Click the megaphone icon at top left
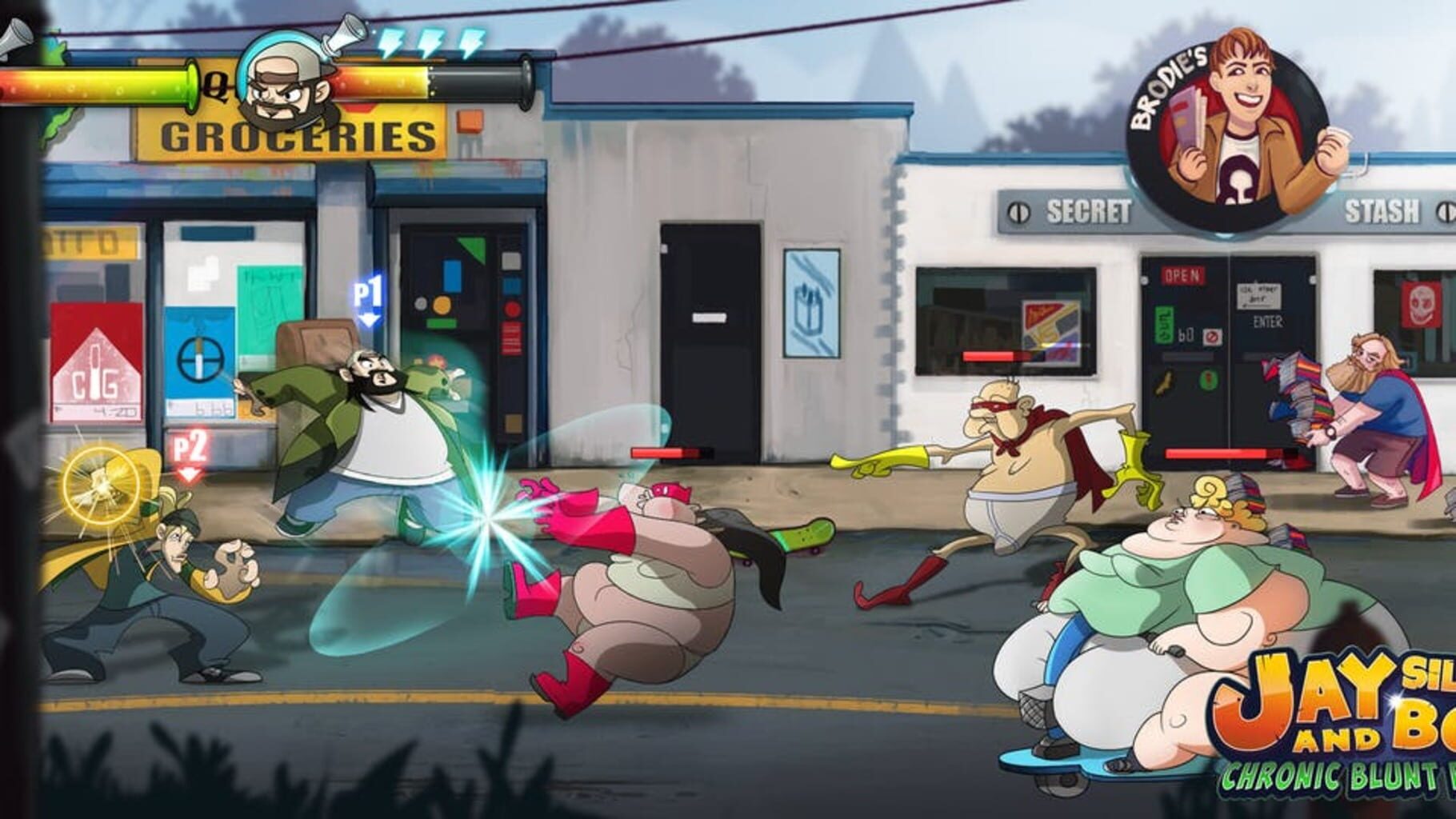Screen dimensions: 1456x819 click(11, 40)
